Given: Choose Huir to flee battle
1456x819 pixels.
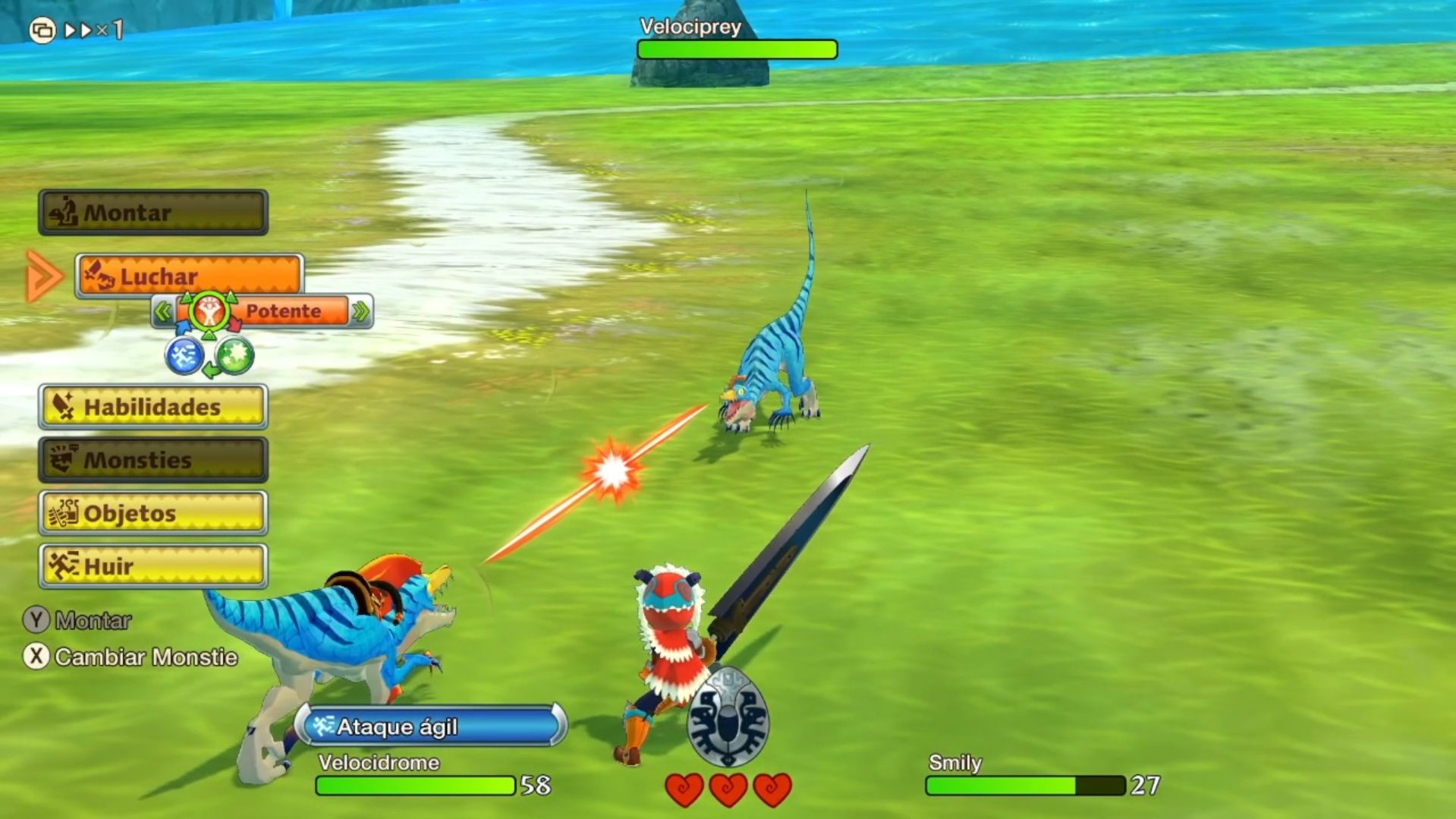Looking at the screenshot, I should (153, 566).
